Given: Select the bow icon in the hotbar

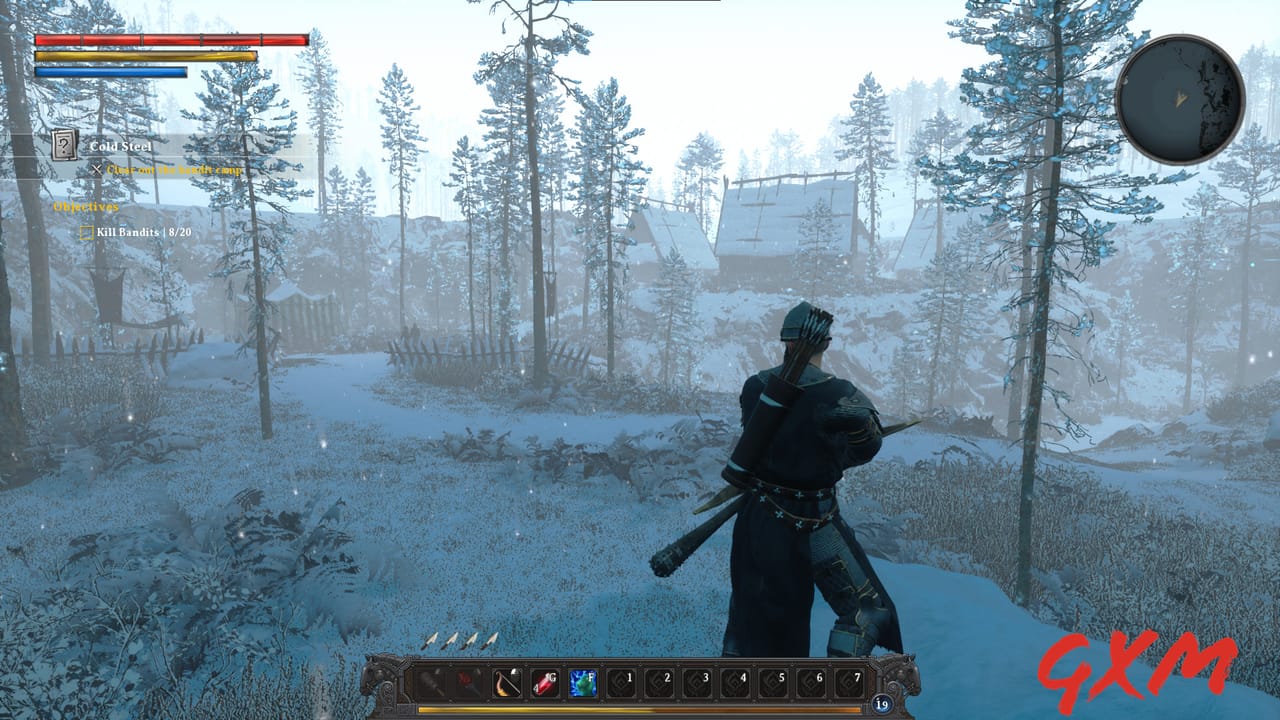Looking at the screenshot, I should pos(505,683).
